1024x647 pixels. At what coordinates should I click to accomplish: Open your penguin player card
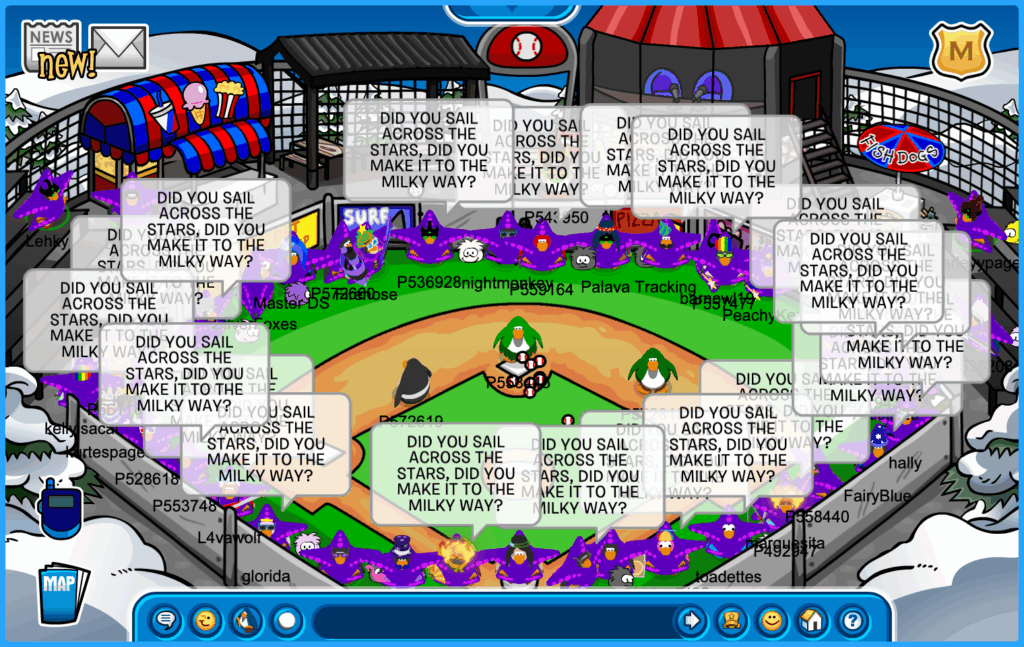(732, 621)
